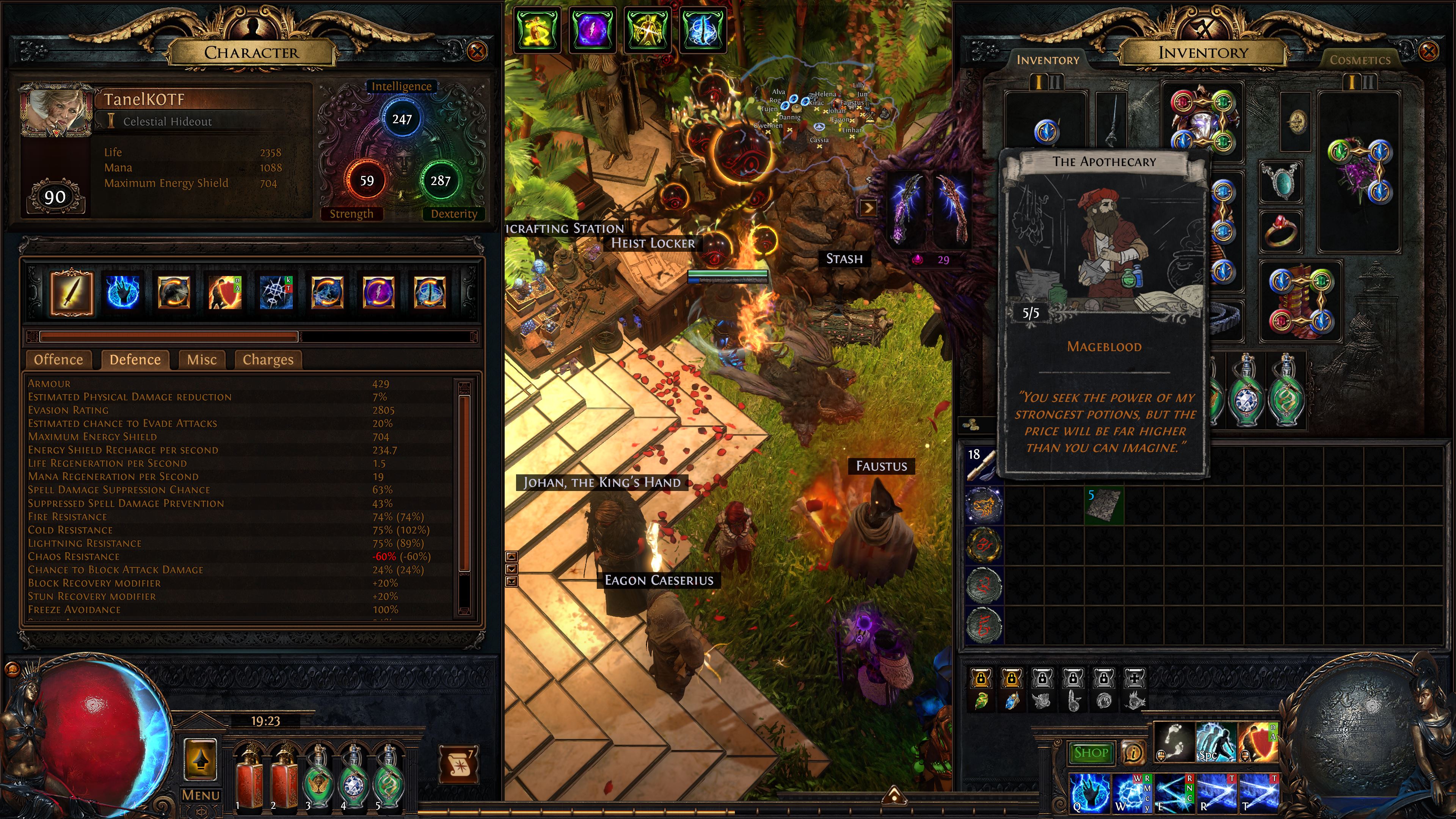Select the sword default attack skill icon
Viewport: 1456px width, 819px height.
click(72, 292)
